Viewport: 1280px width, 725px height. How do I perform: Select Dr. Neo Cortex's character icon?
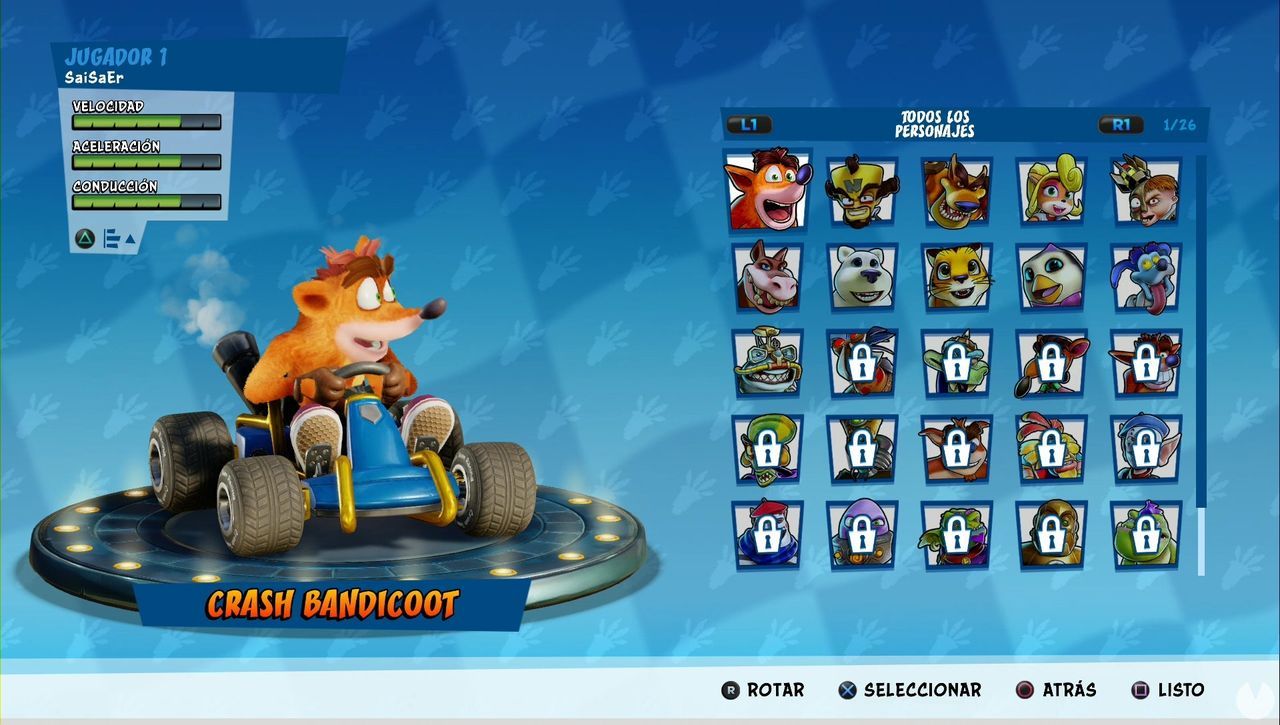pyautogui.click(x=863, y=190)
